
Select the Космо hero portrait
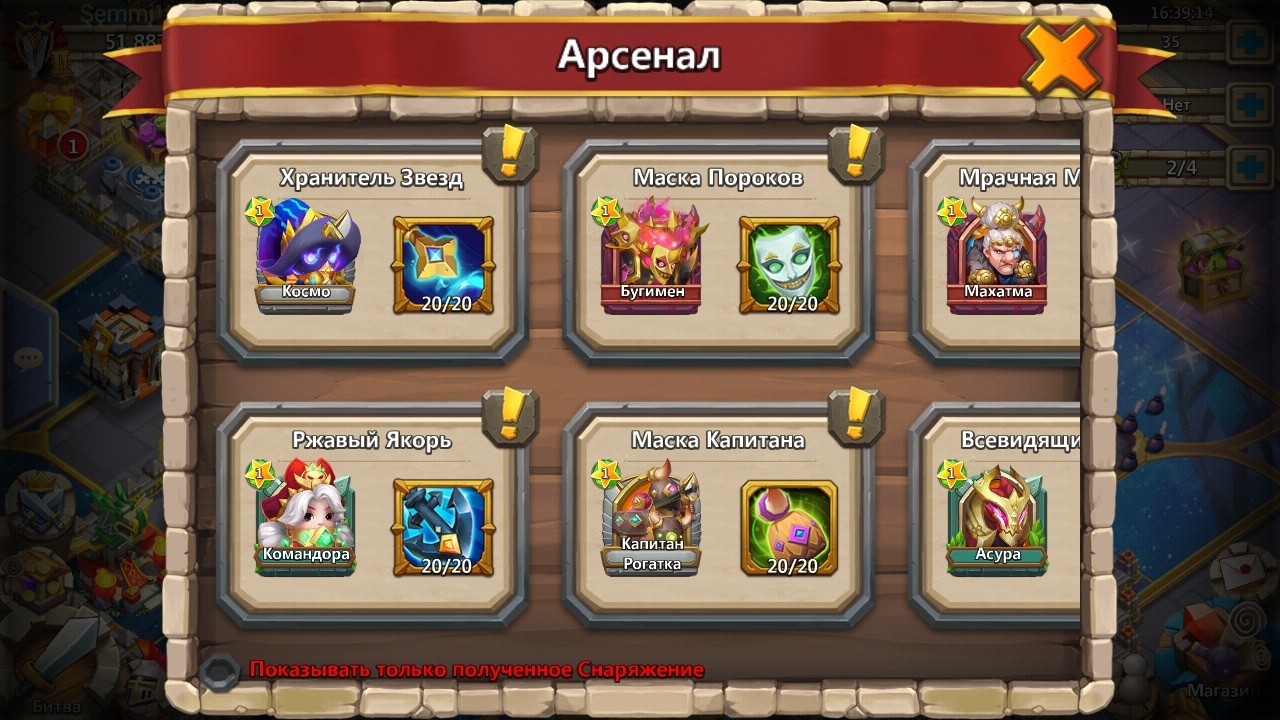click(306, 255)
